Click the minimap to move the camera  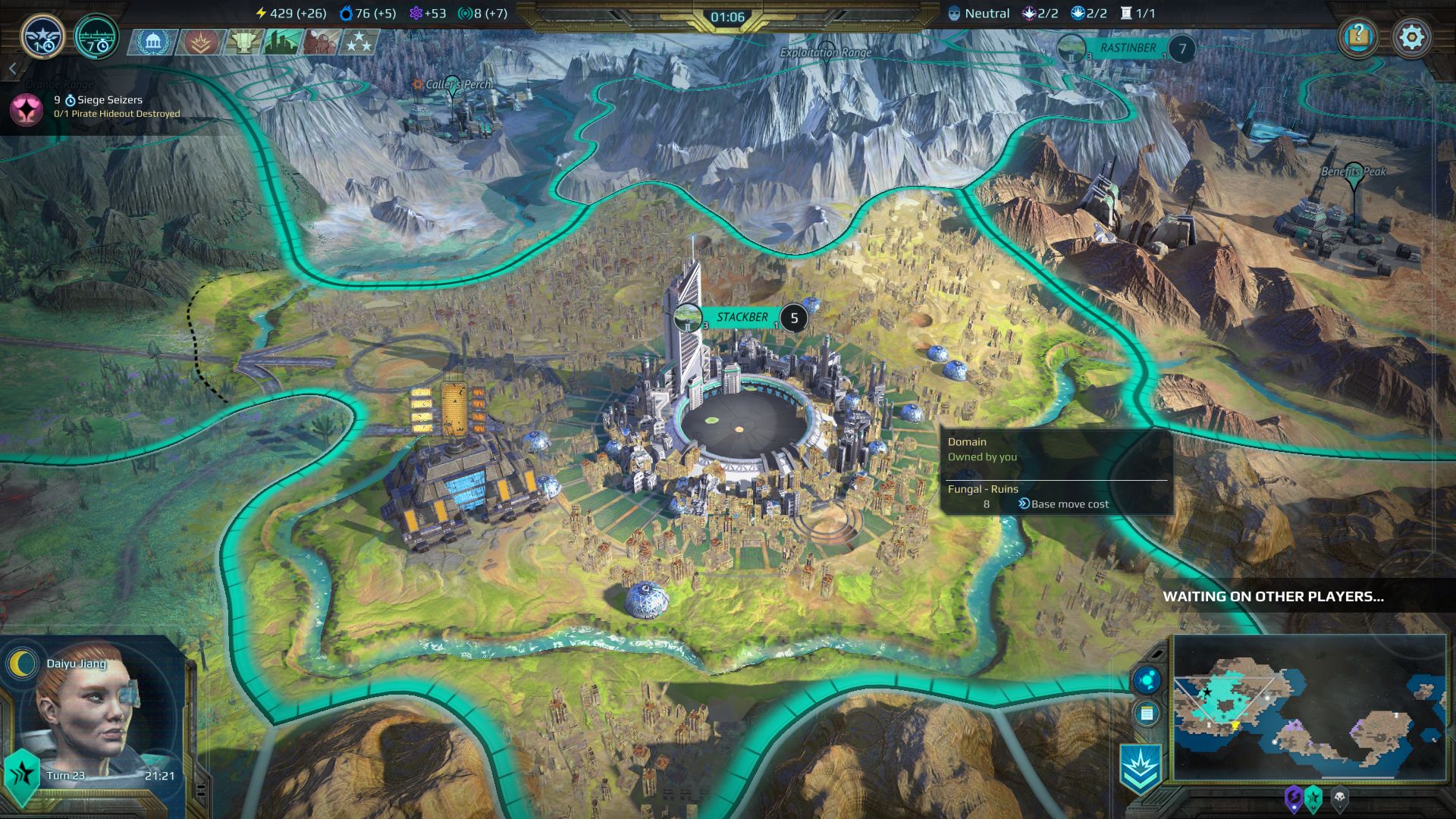pos(1309,707)
